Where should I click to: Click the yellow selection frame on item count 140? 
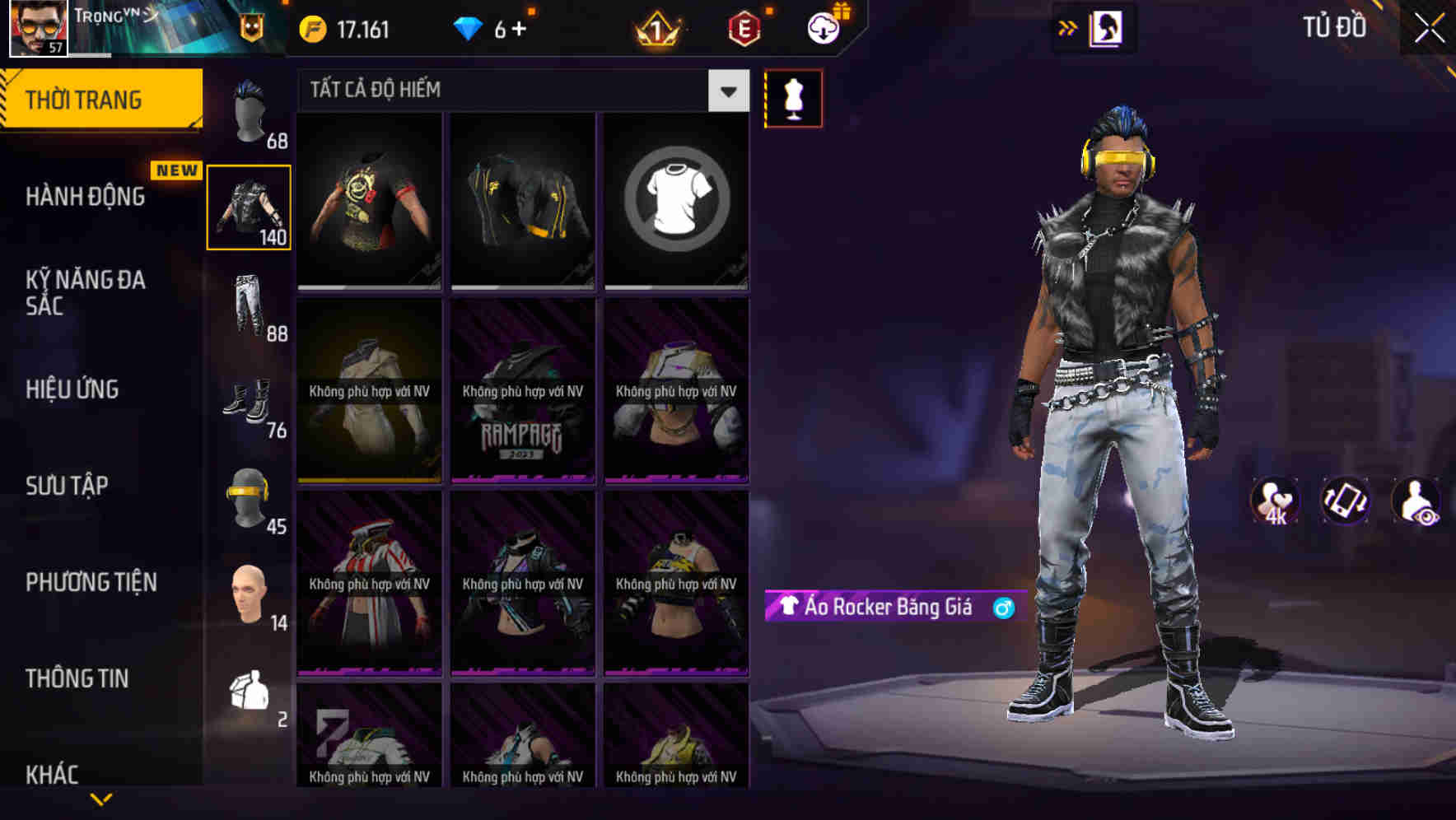coord(249,207)
